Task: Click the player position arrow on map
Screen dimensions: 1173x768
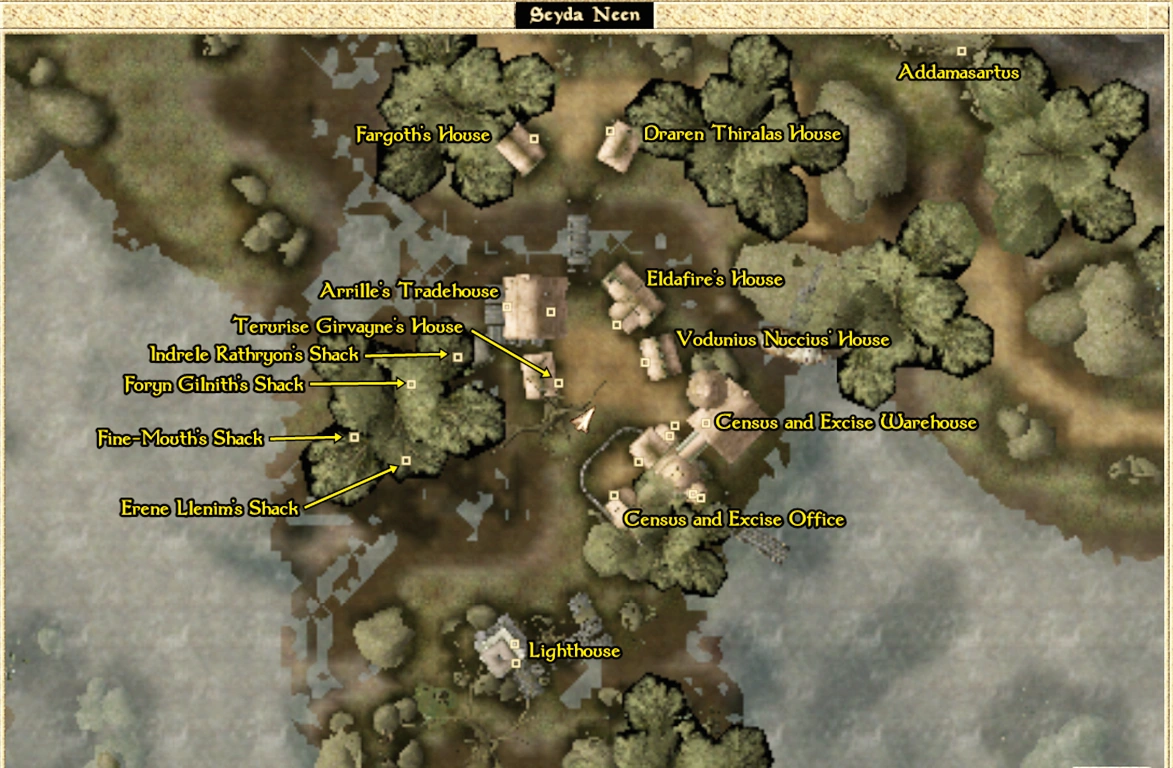Action: pyautogui.click(x=583, y=420)
